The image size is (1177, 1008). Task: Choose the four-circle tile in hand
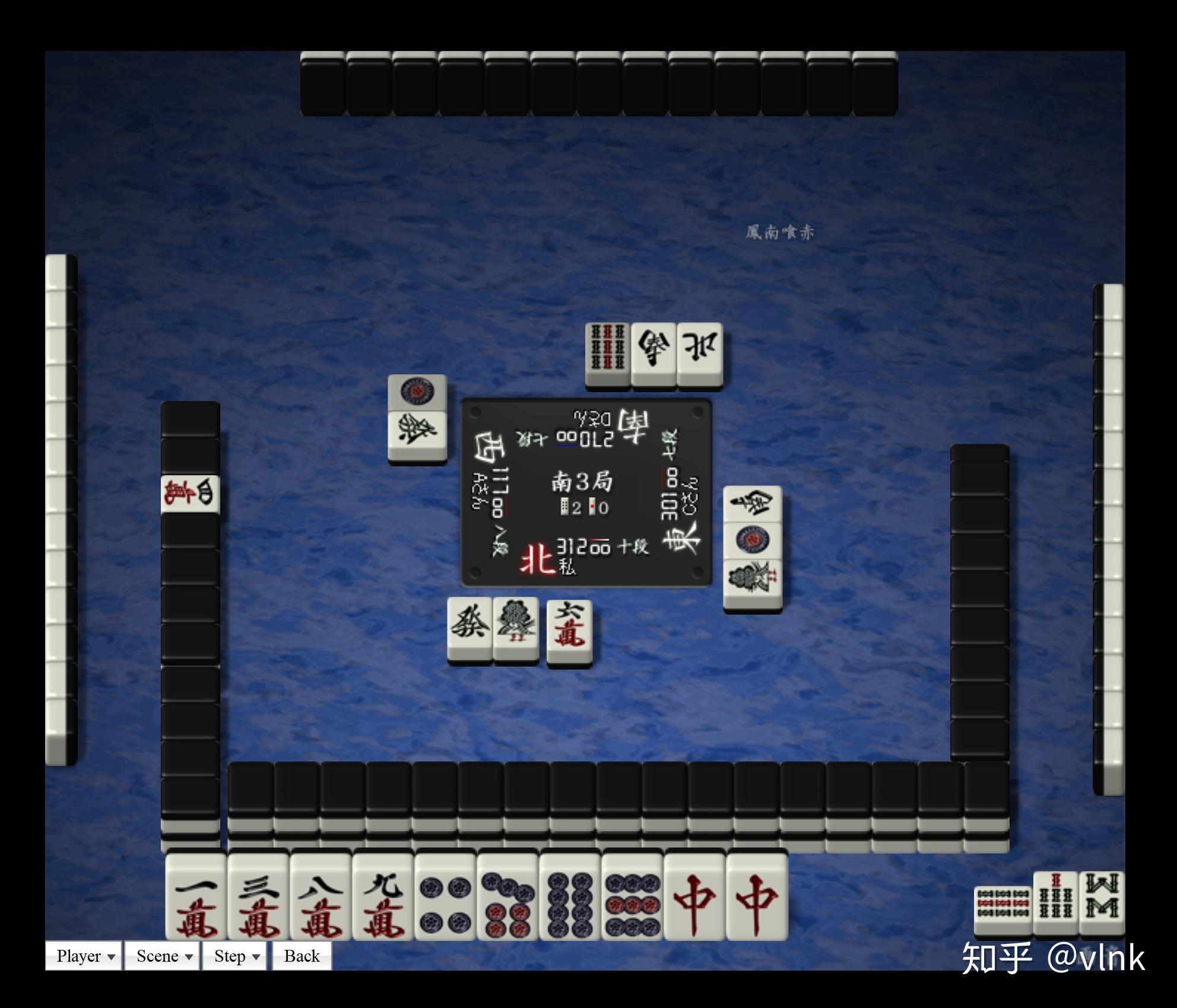click(445, 897)
